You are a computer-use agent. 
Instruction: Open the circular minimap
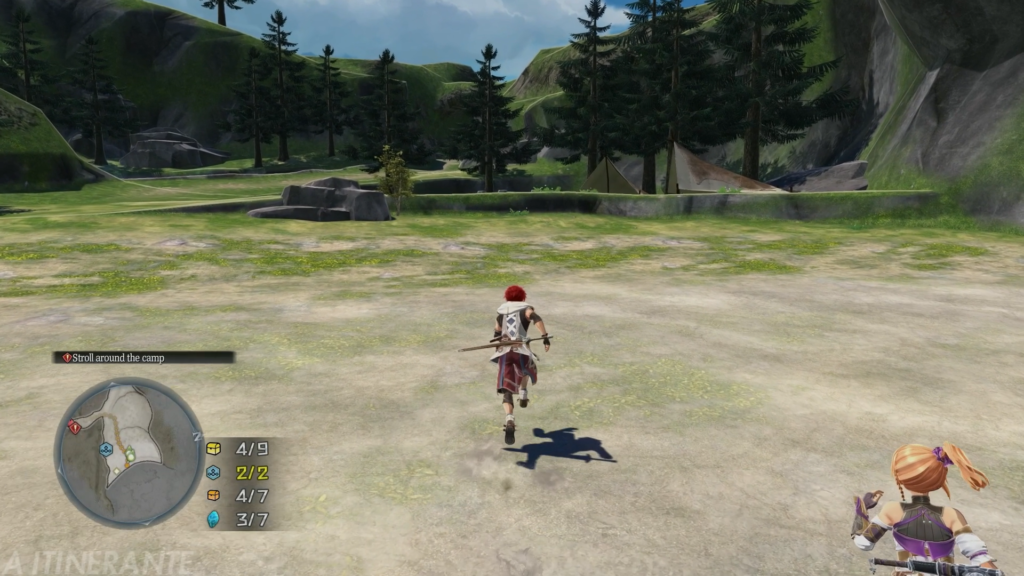click(128, 451)
